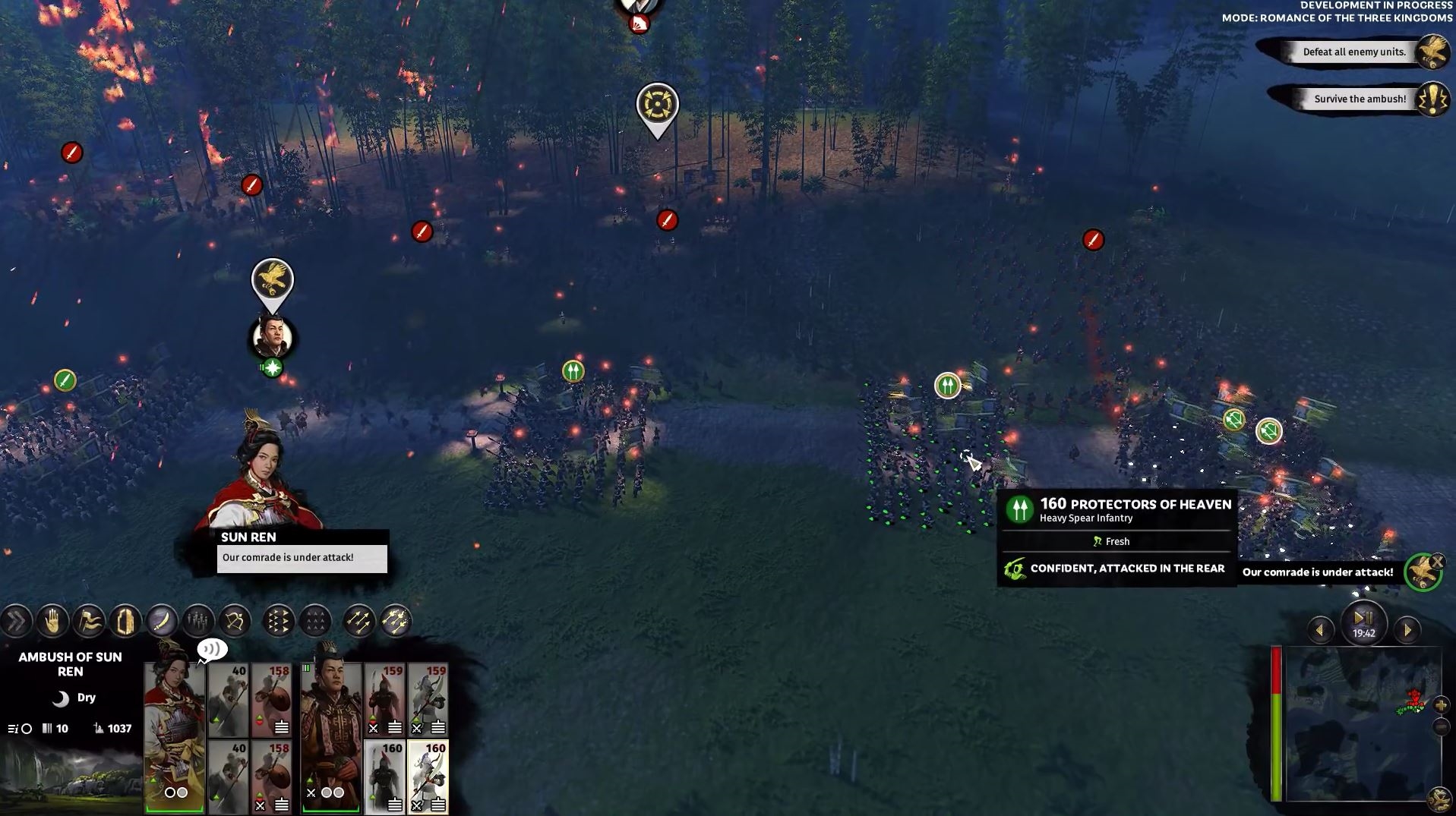This screenshot has width=1456, height=816.
Task: Select the highlighted unit card showing 160
Action: click(428, 776)
